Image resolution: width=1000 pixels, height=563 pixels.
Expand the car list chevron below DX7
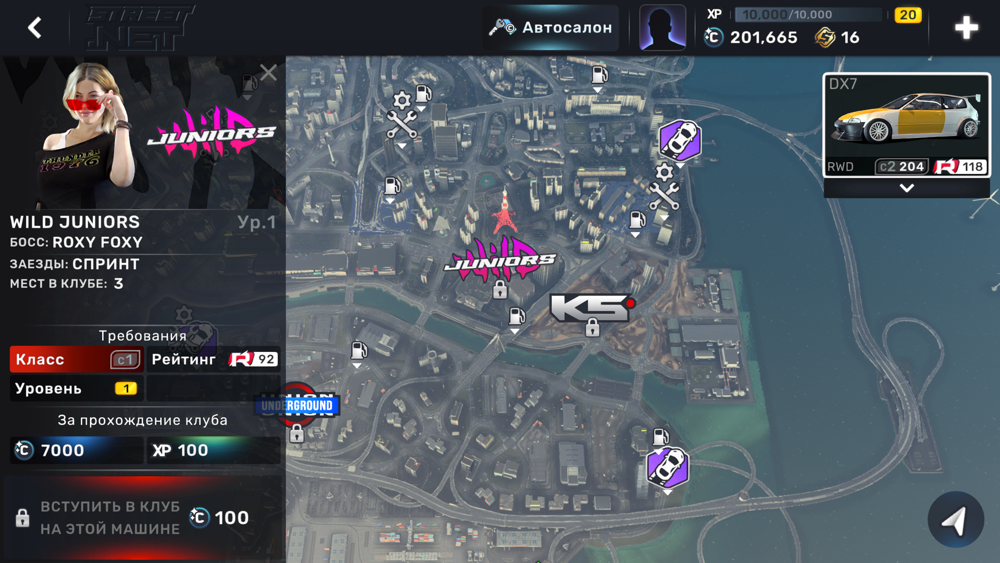pos(906,188)
